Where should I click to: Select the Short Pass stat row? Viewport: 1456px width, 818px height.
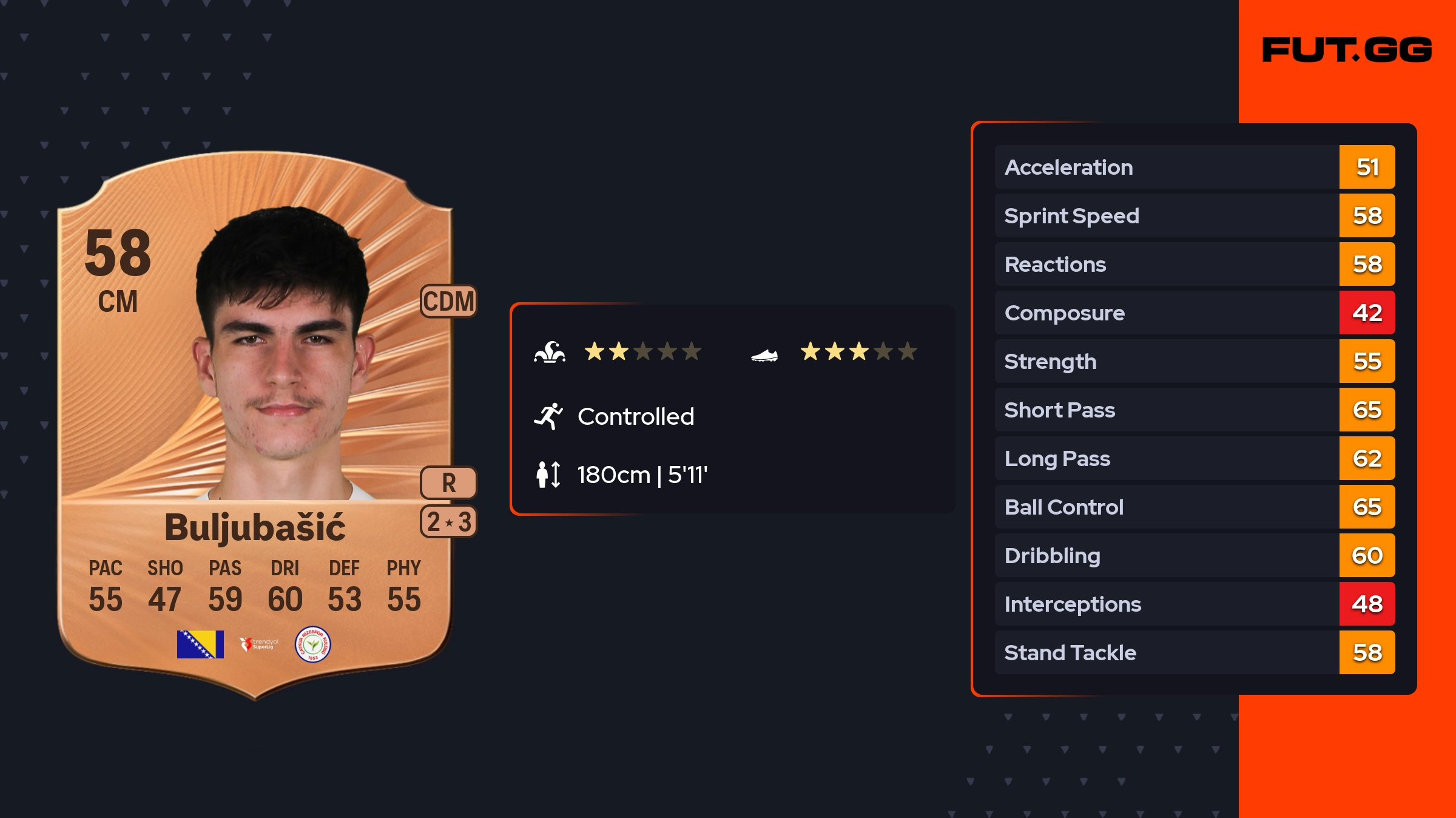pyautogui.click(x=1194, y=410)
